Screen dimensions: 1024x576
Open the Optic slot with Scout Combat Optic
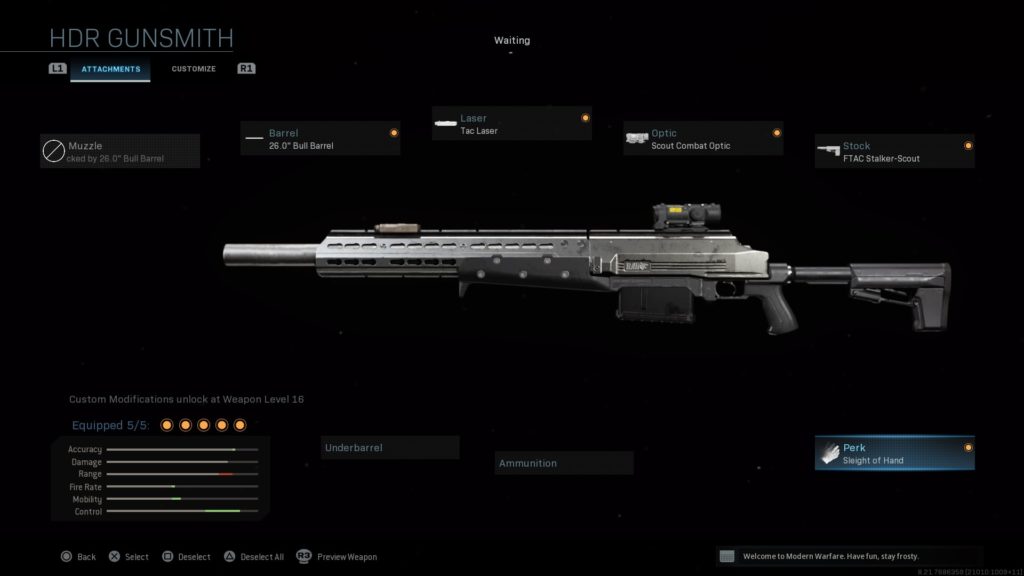(702, 139)
